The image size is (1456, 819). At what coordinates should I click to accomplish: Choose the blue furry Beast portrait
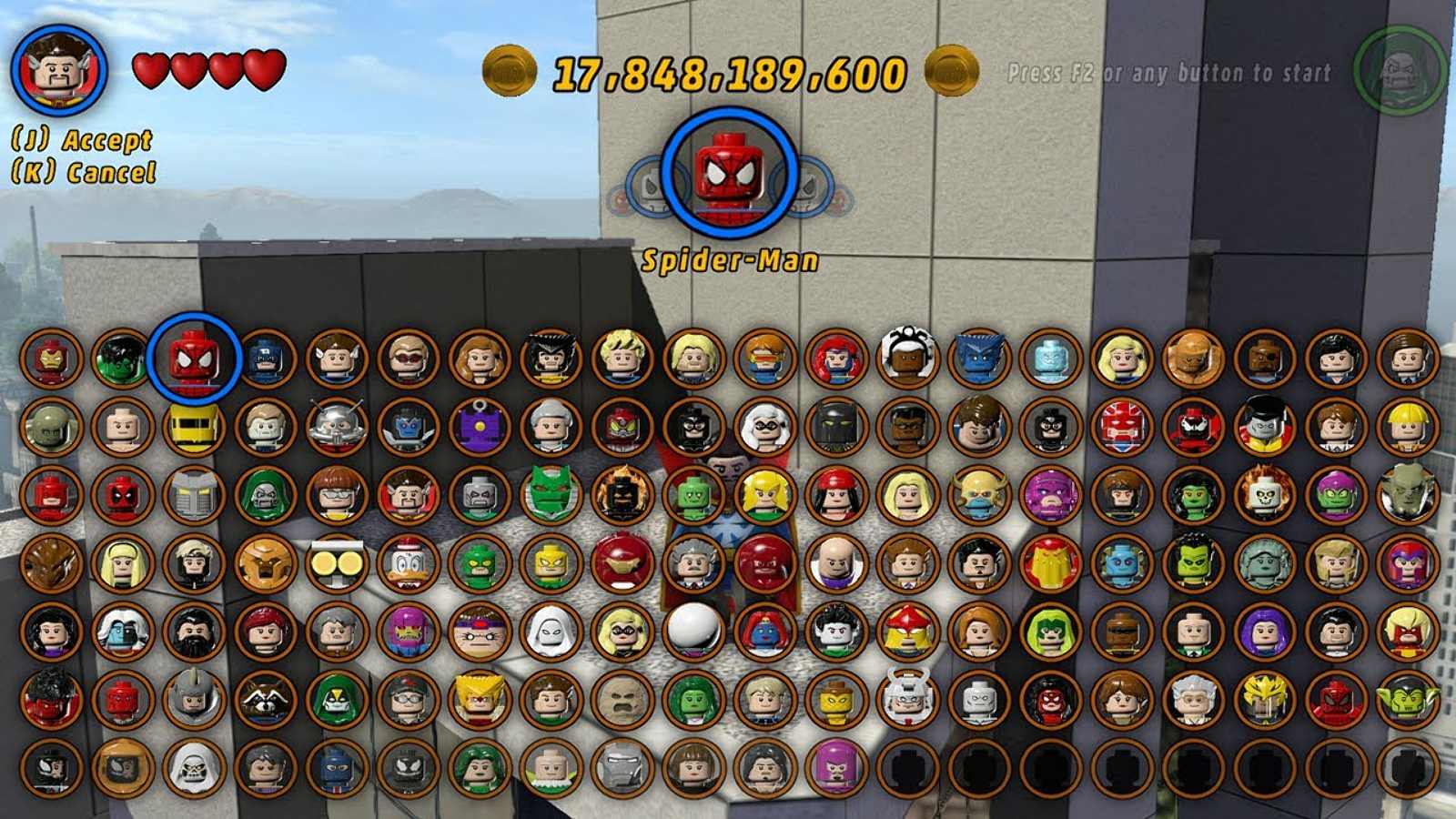point(978,358)
